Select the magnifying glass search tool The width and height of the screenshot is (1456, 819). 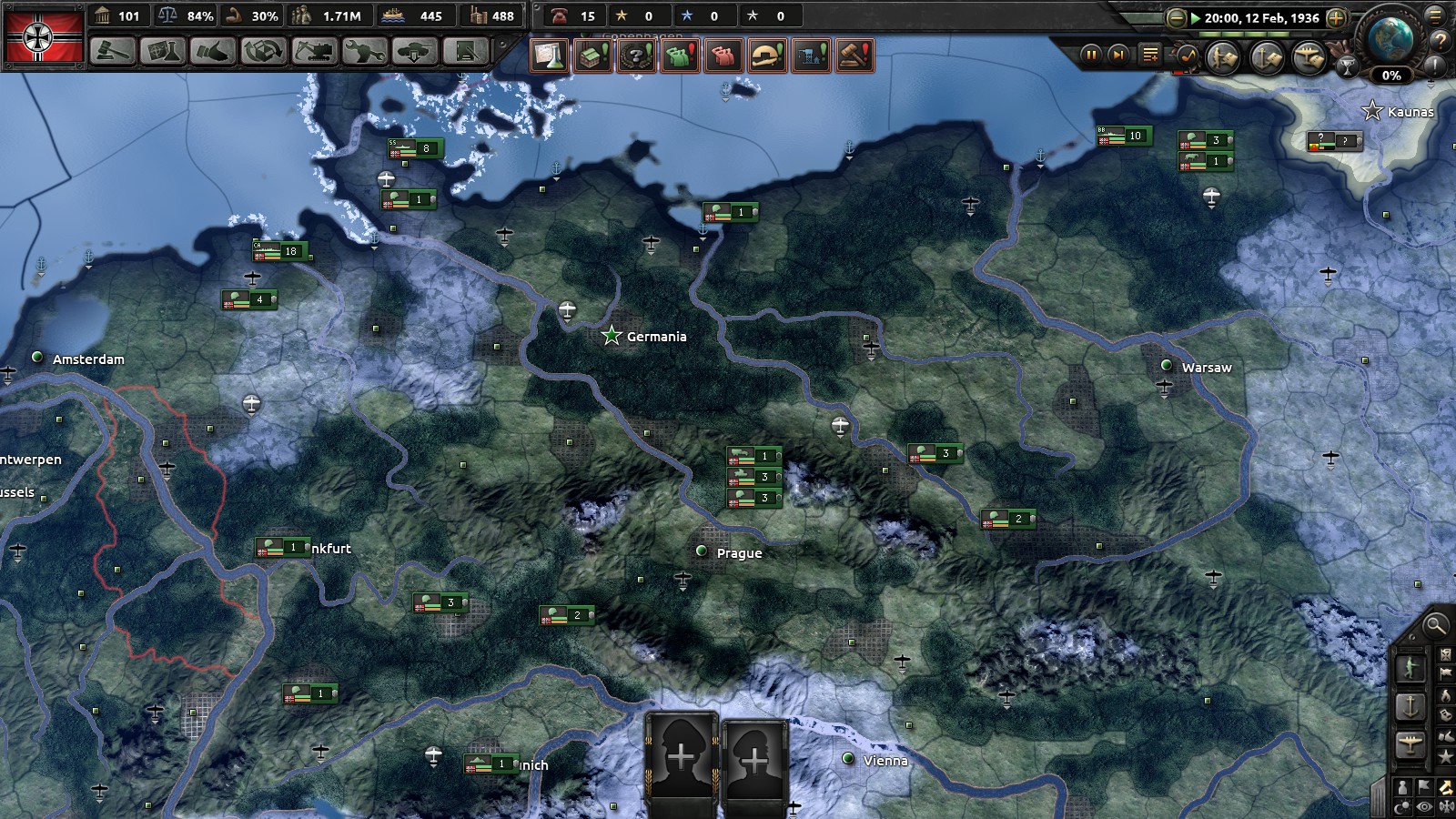click(x=1438, y=626)
